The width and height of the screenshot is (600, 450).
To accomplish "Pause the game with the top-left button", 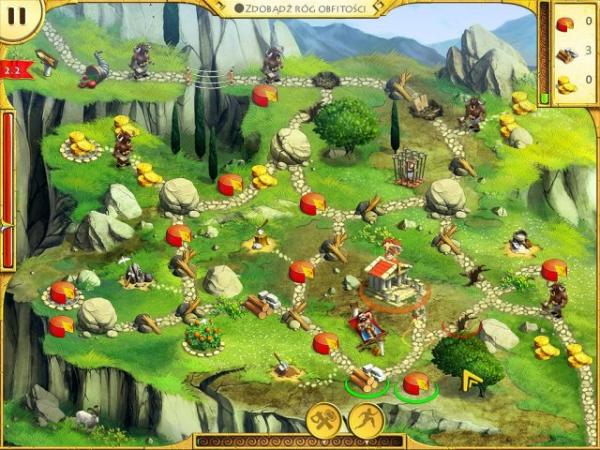I will pyautogui.click(x=16, y=17).
